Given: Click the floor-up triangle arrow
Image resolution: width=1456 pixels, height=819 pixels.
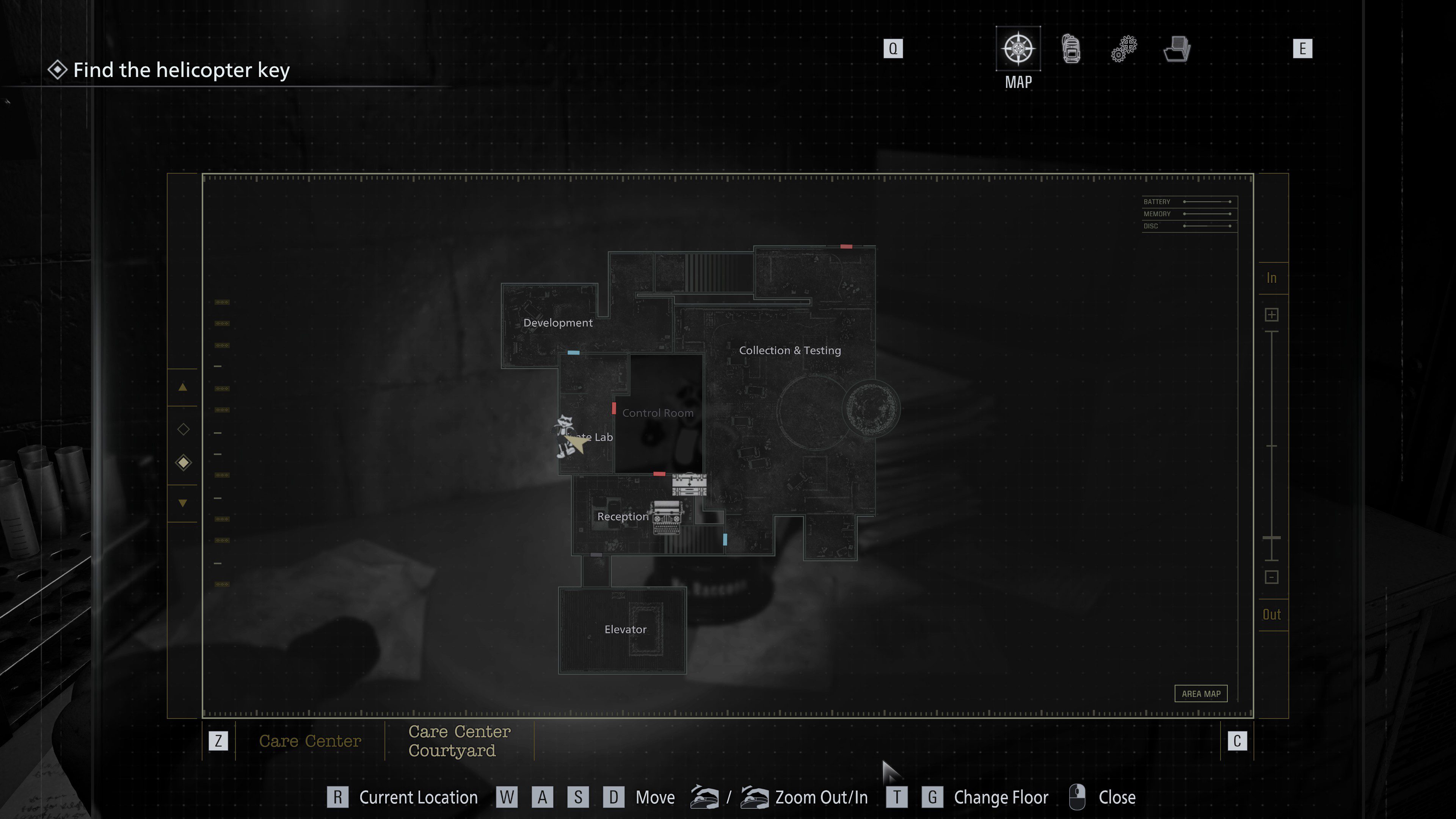Looking at the screenshot, I should point(182,388).
